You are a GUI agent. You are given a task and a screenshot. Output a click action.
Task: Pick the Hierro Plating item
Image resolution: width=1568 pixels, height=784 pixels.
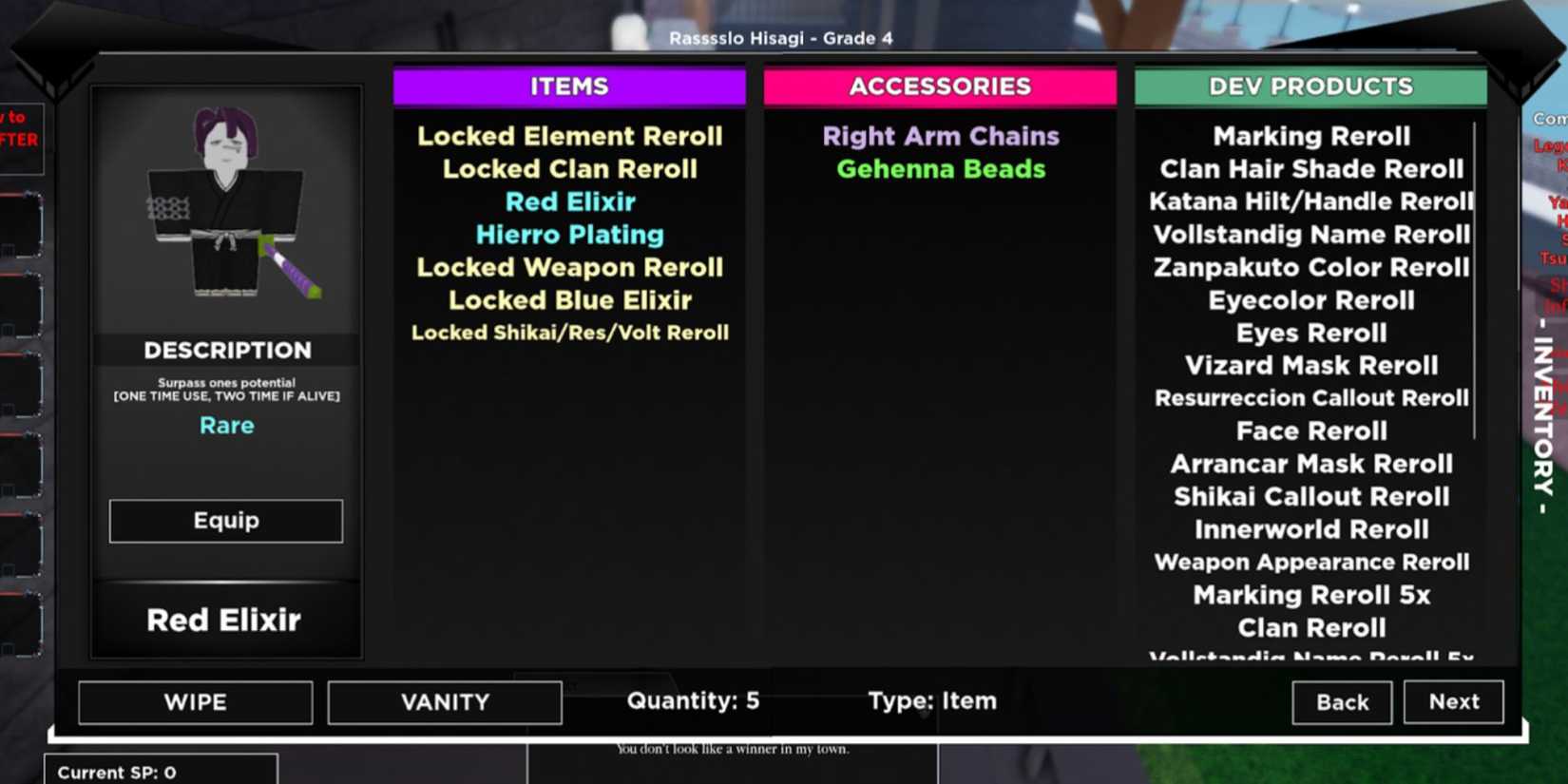(569, 235)
